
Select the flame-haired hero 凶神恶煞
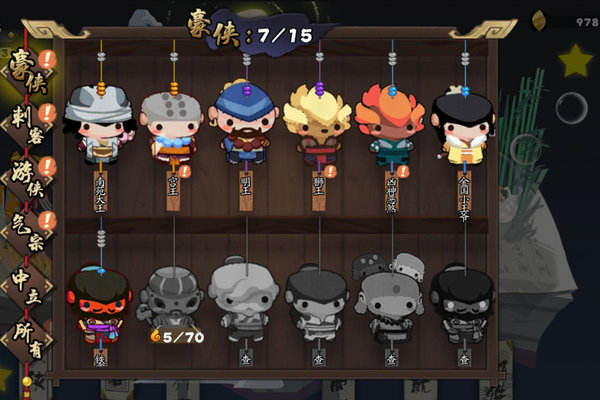[391, 124]
